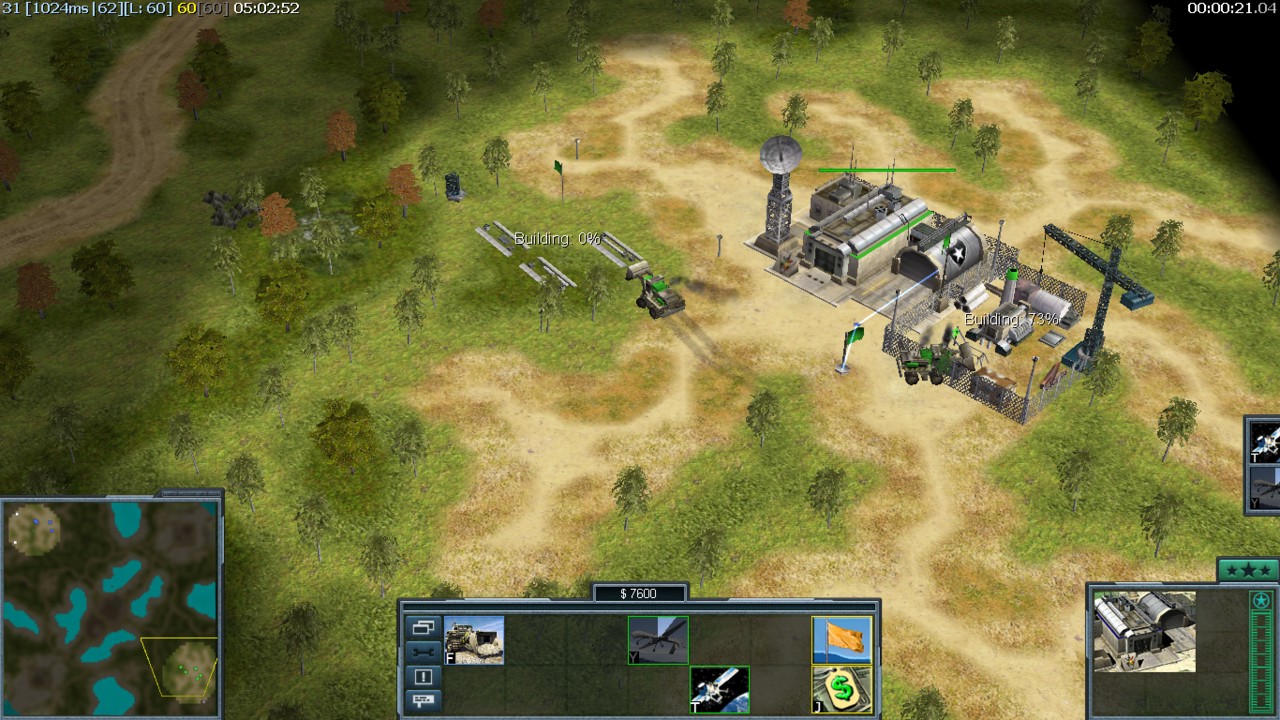Image resolution: width=1280 pixels, height=720 pixels.
Task: Sell the structure with the dollar tag
Action: [842, 689]
